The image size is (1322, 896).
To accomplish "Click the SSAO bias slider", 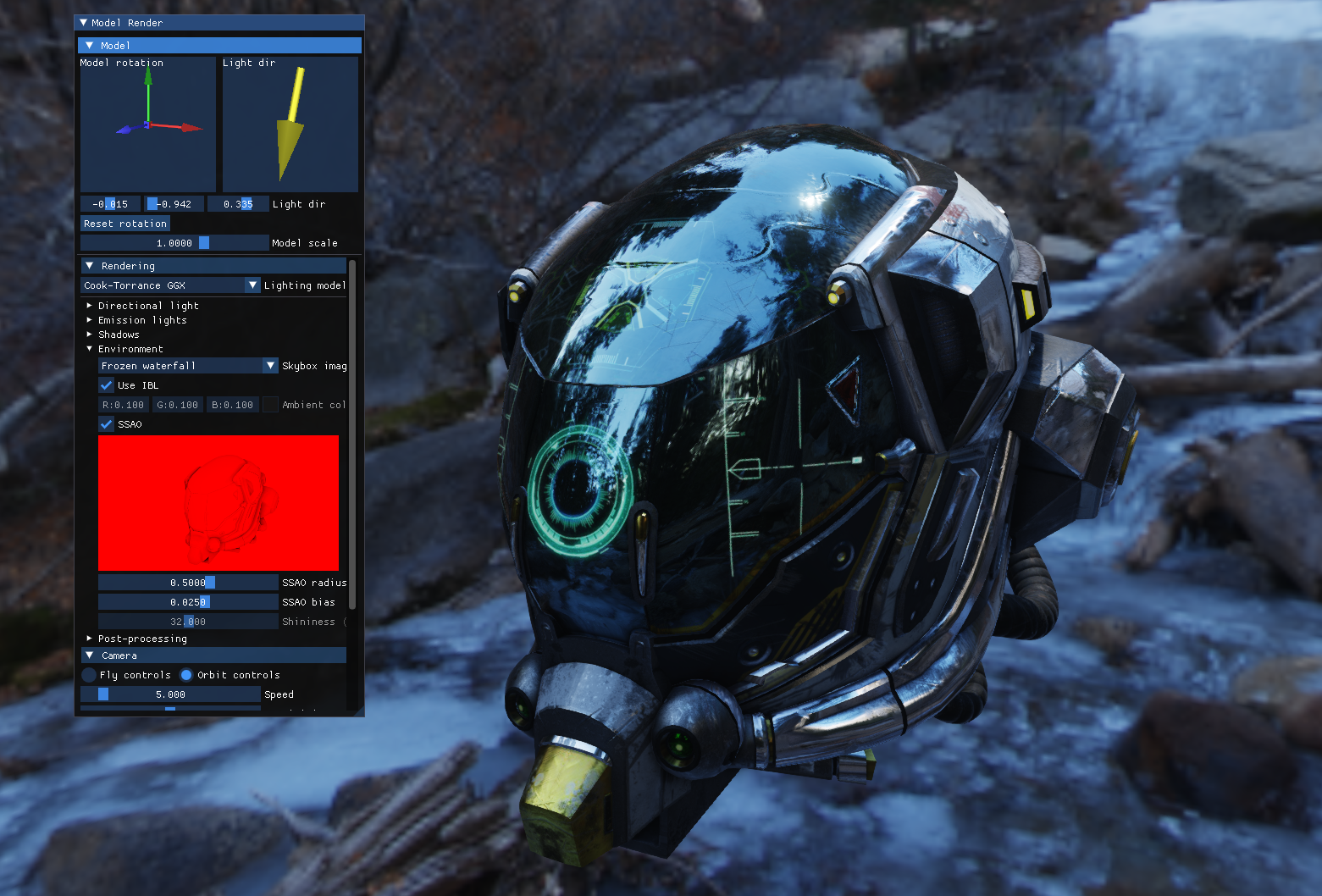I will click(x=188, y=602).
